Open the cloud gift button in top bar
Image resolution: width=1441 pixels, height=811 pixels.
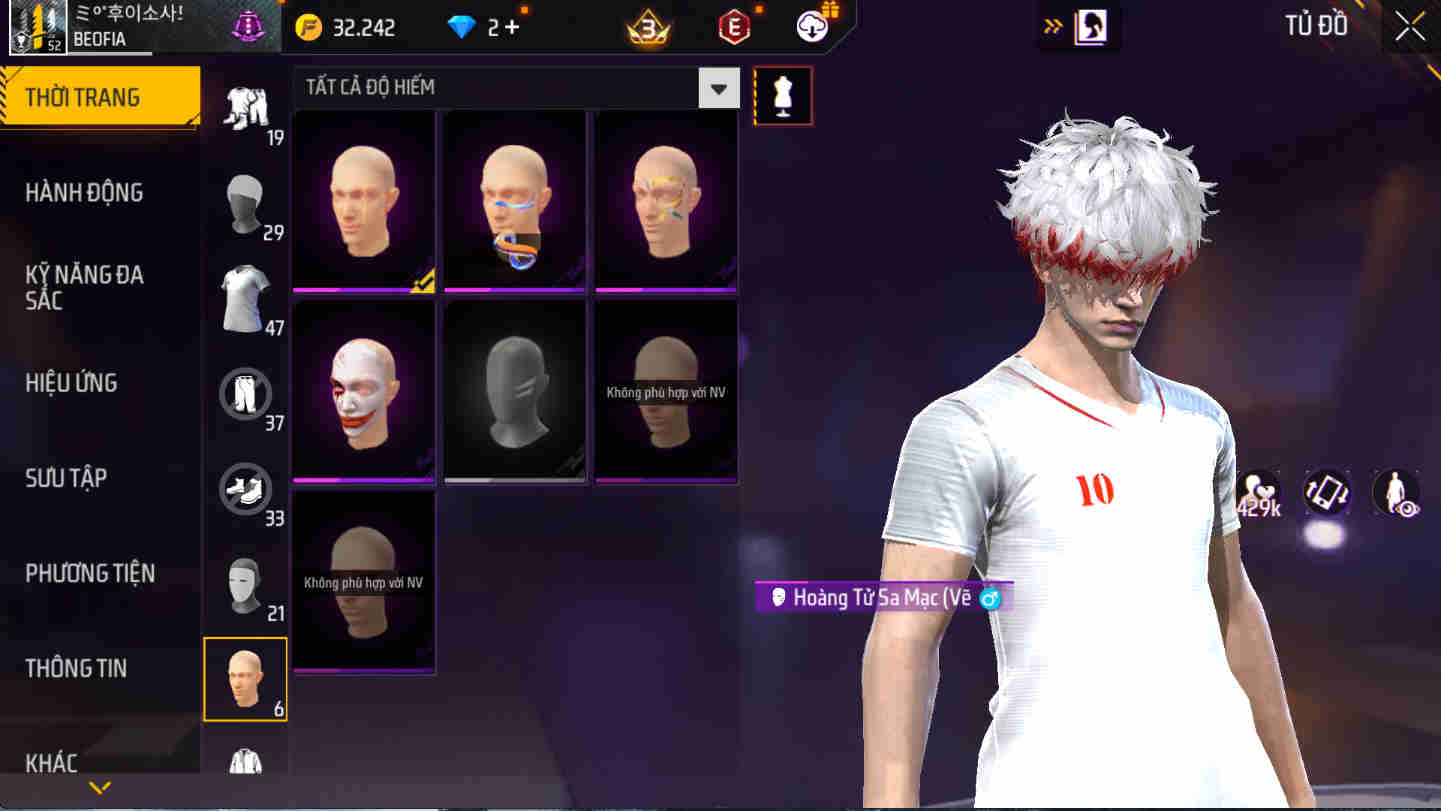coord(810,27)
